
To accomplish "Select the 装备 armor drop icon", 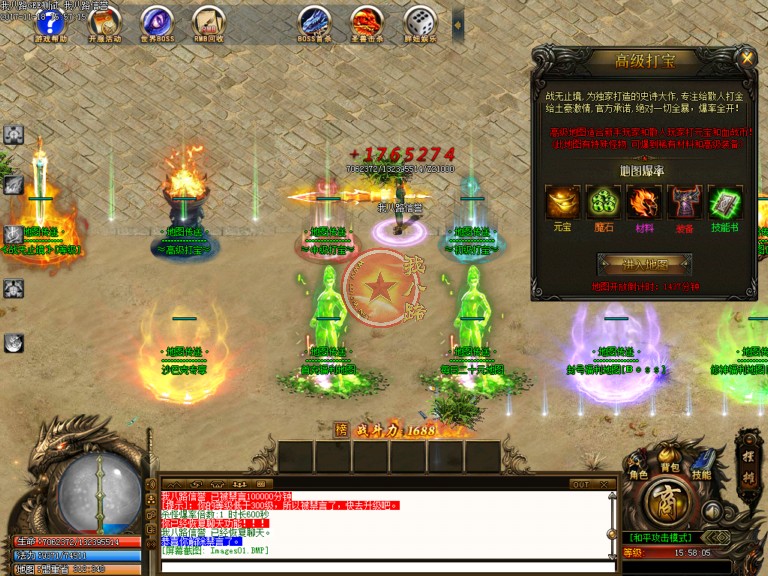I will click(x=685, y=203).
